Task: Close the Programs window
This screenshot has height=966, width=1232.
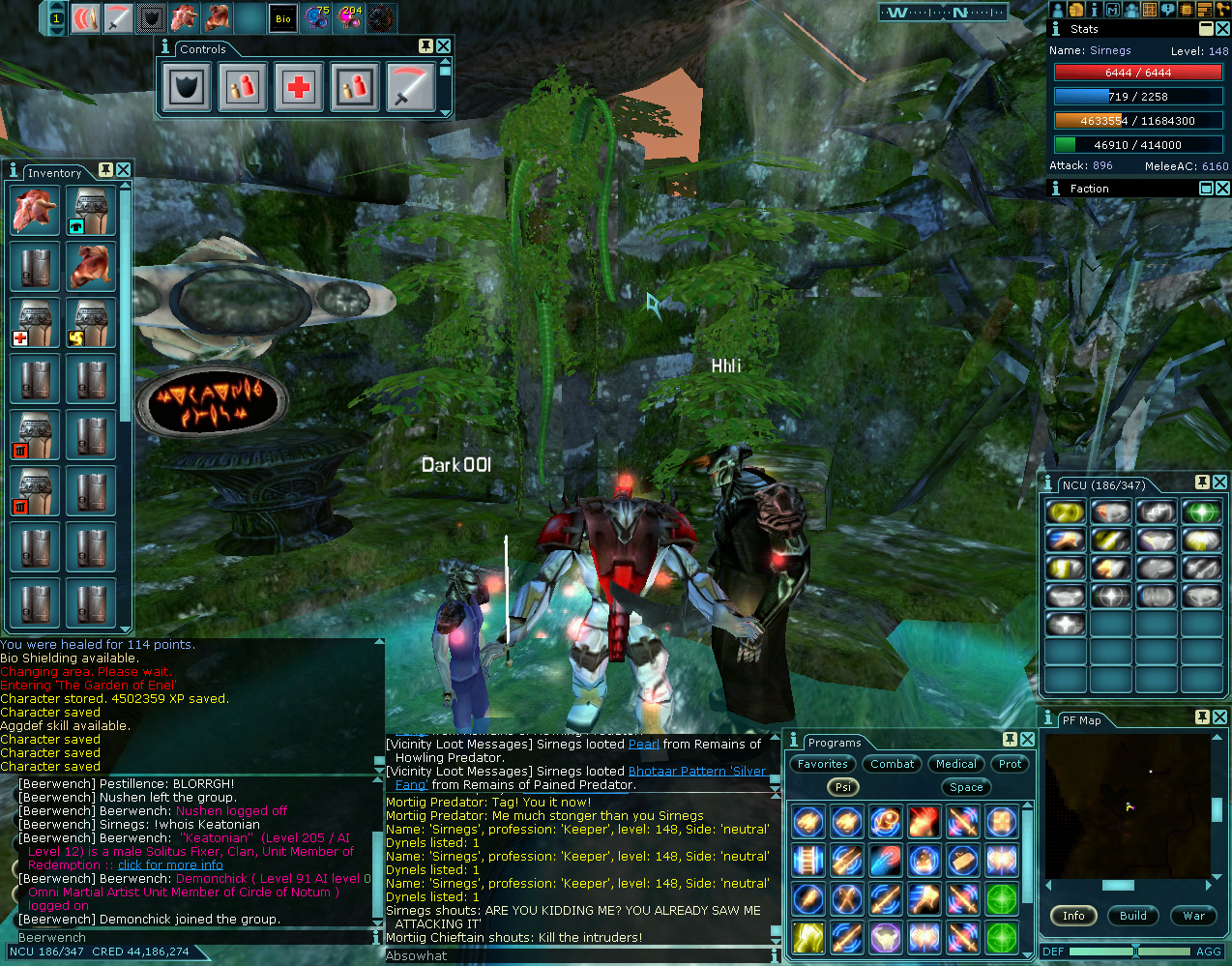Action: coord(1027,740)
